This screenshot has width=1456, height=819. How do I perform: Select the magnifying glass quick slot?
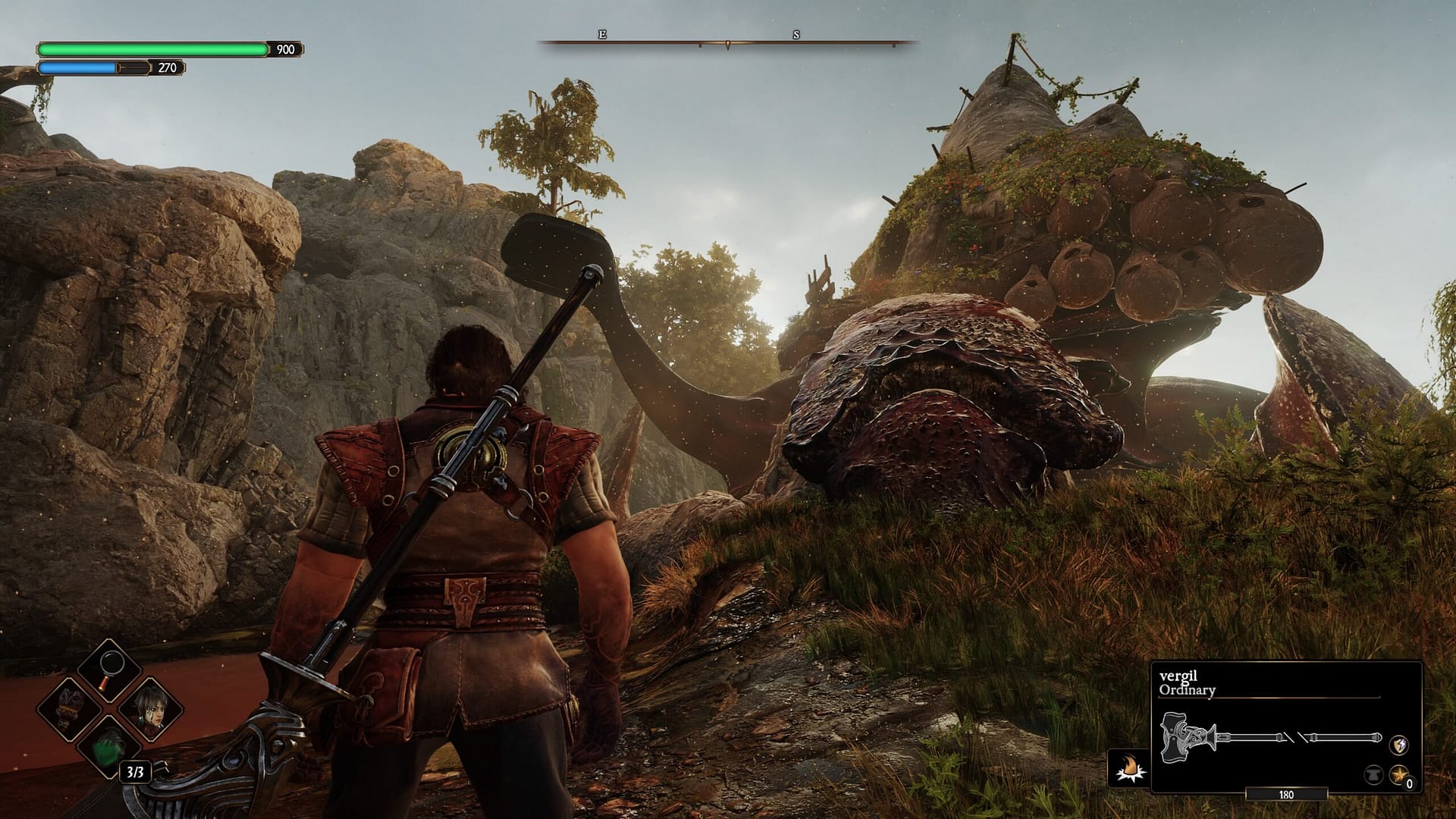click(x=110, y=671)
